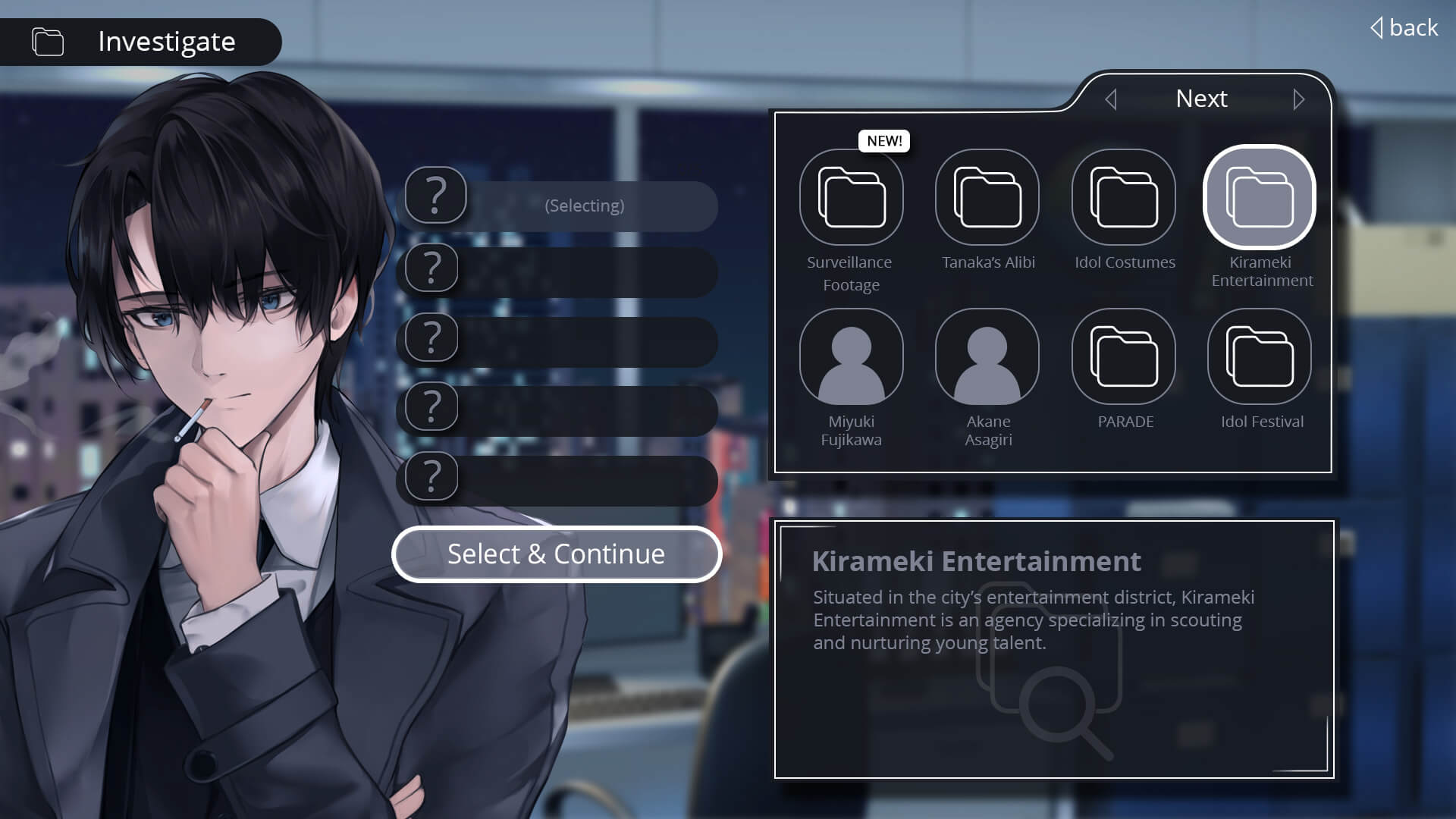Select the bottom question mark slot
This screenshot has height=819, width=1456.
(429, 476)
